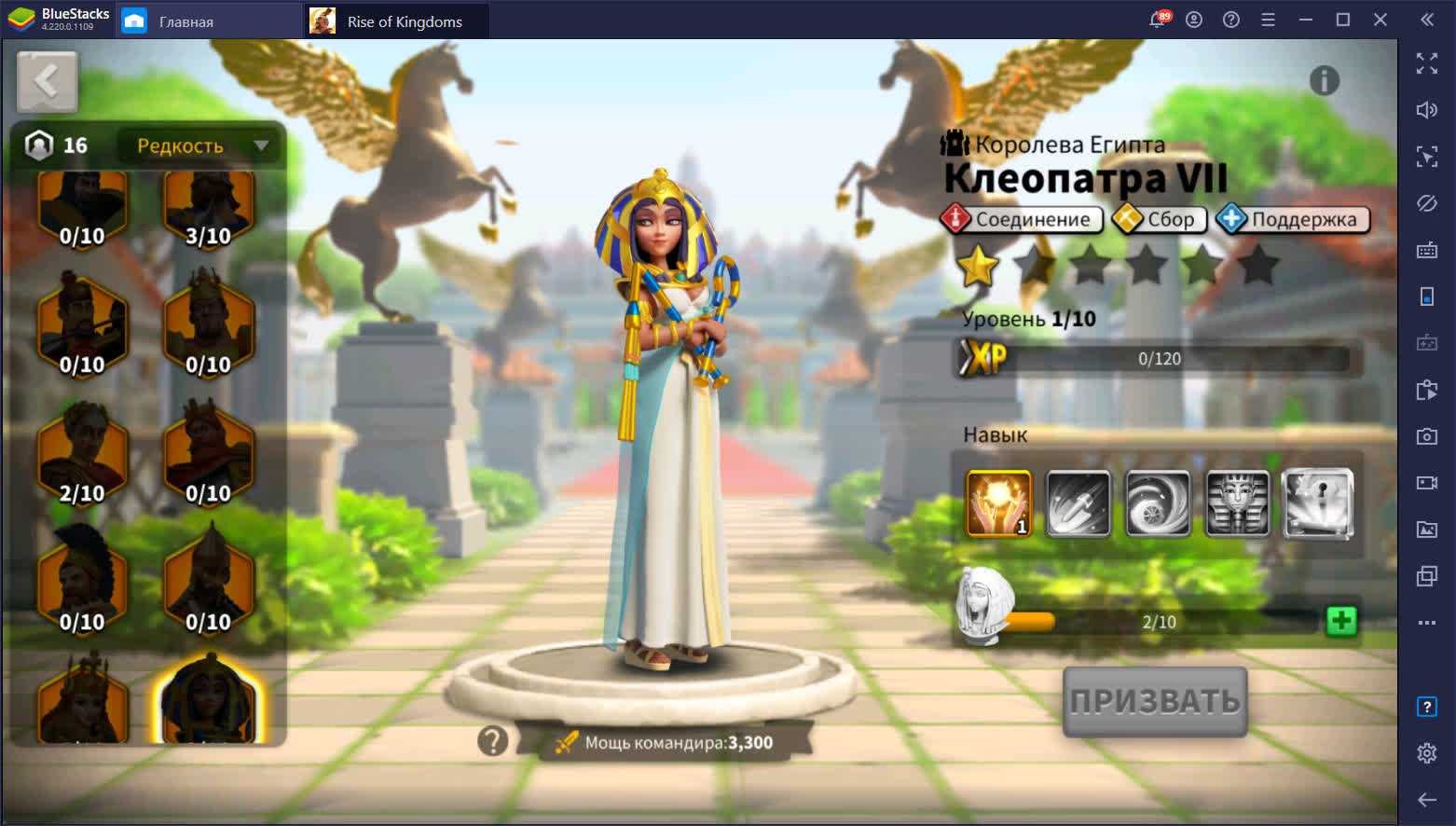The height and width of the screenshot is (826, 1456).
Task: Open the commander power help question mark
Action: point(493,741)
